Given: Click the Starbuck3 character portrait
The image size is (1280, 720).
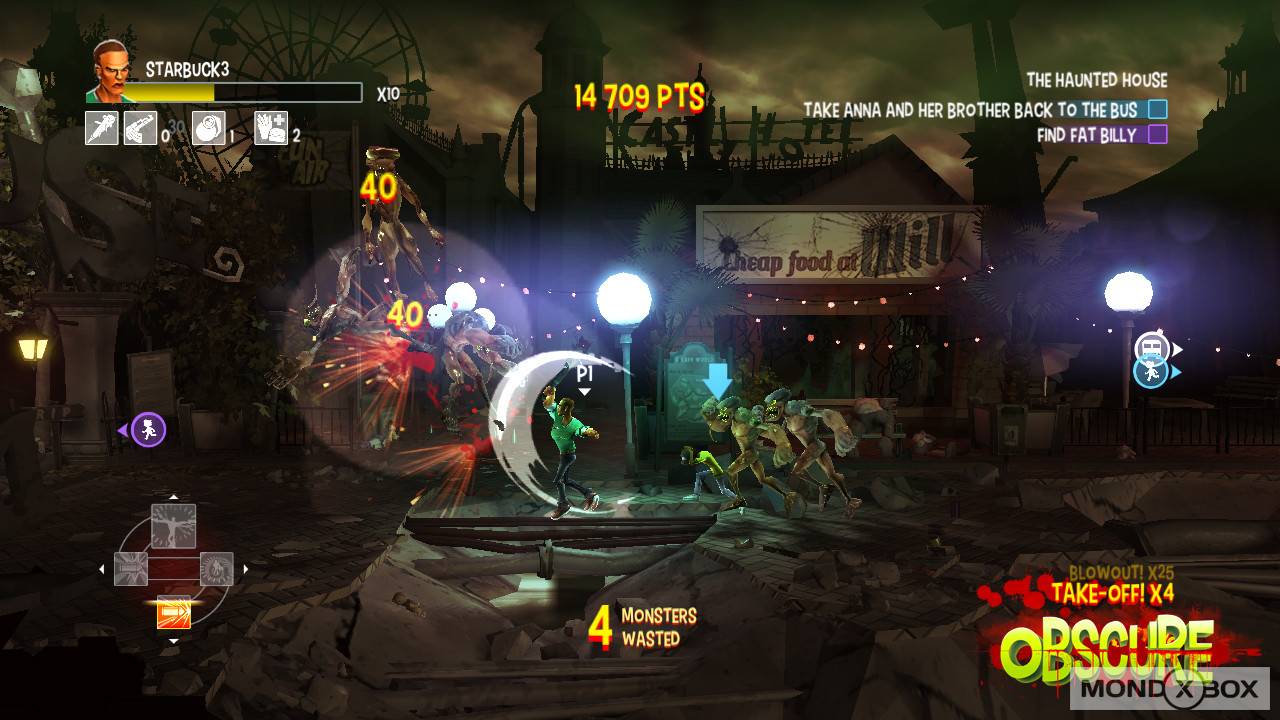Looking at the screenshot, I should point(111,73).
